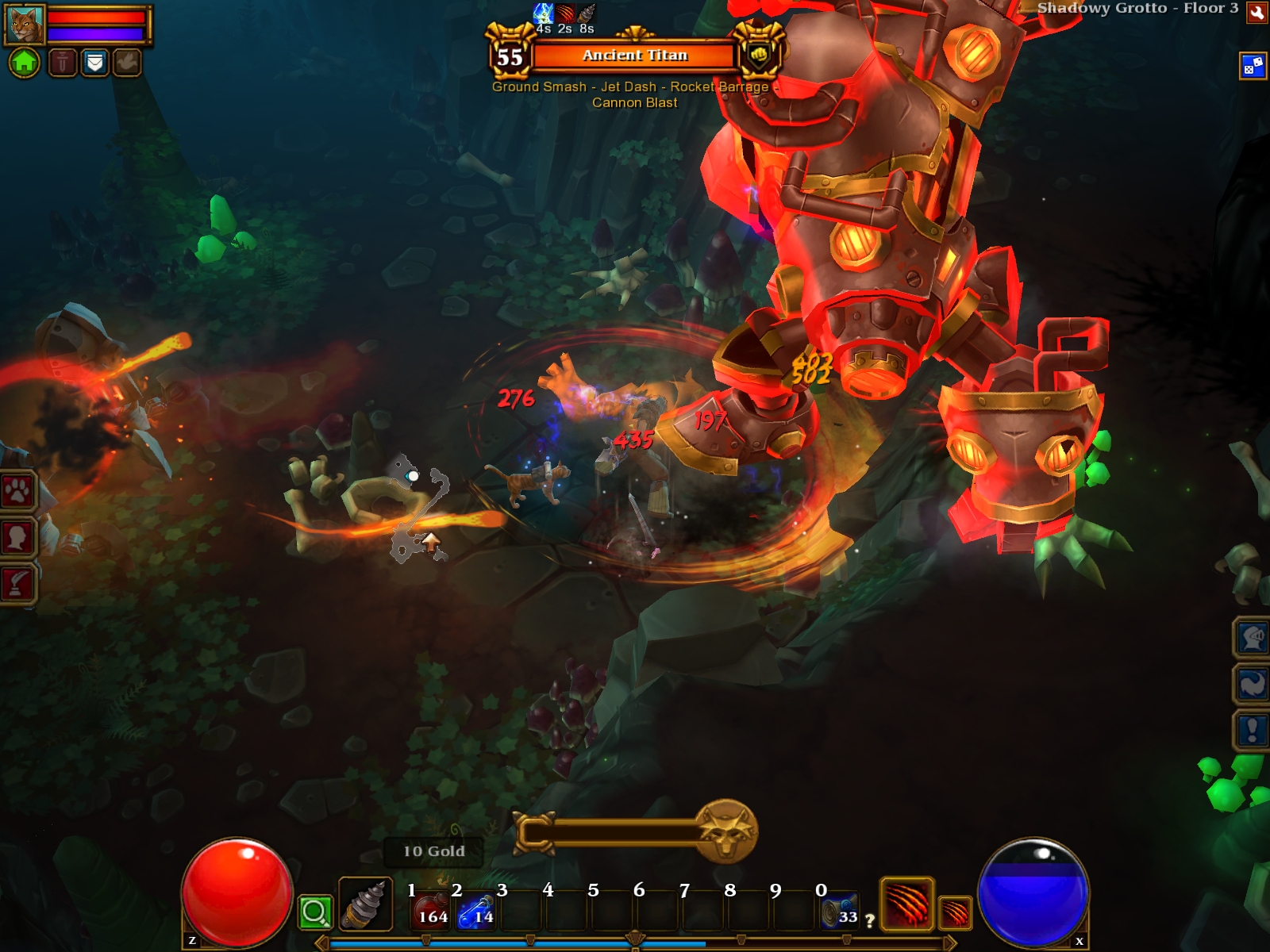Image resolution: width=1270 pixels, height=952 pixels.
Task: Set pet to aggressive sword stance
Action: click(x=63, y=62)
